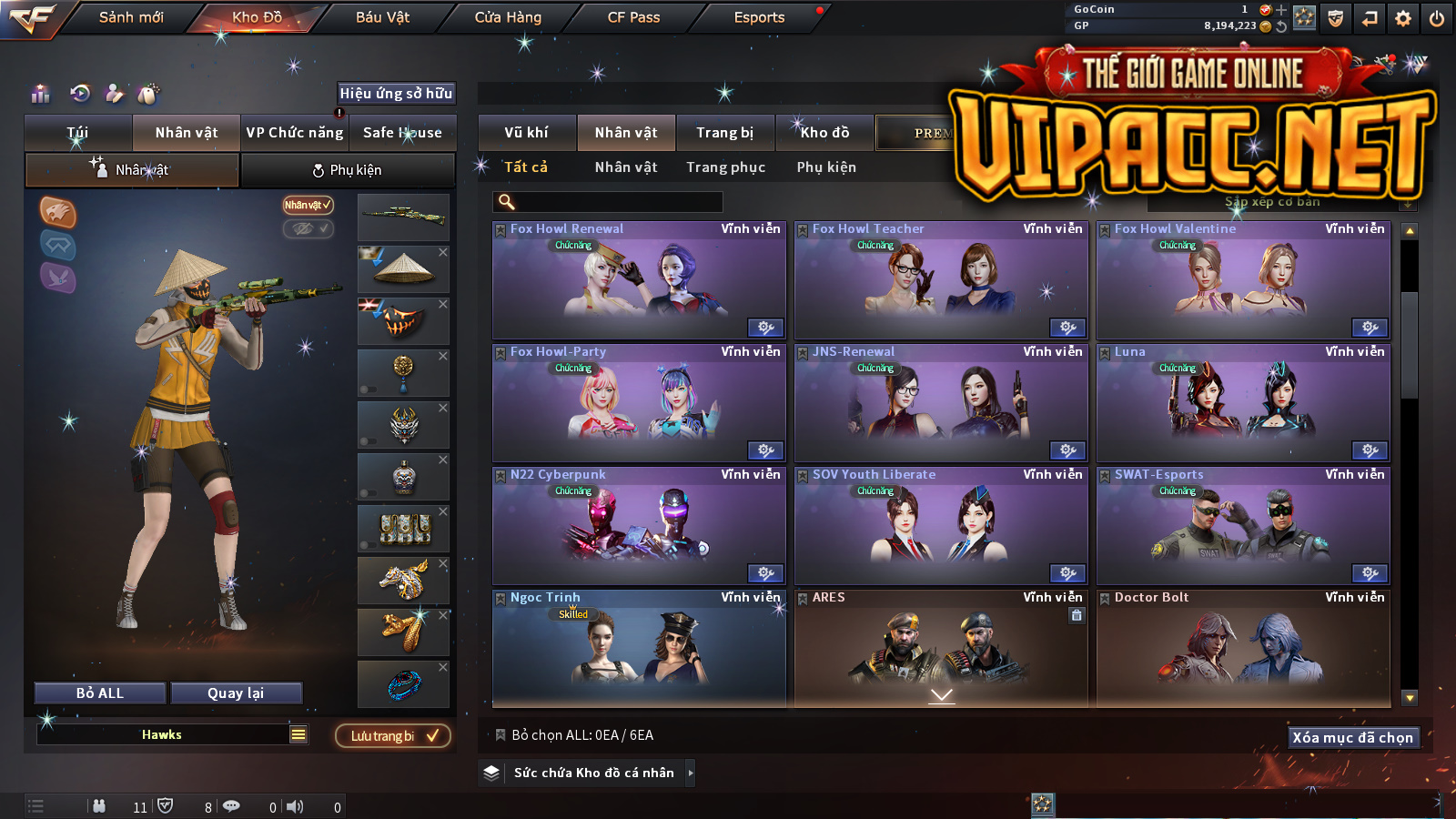Open the settings gear icon
1456x819 pixels.
tap(1403, 18)
